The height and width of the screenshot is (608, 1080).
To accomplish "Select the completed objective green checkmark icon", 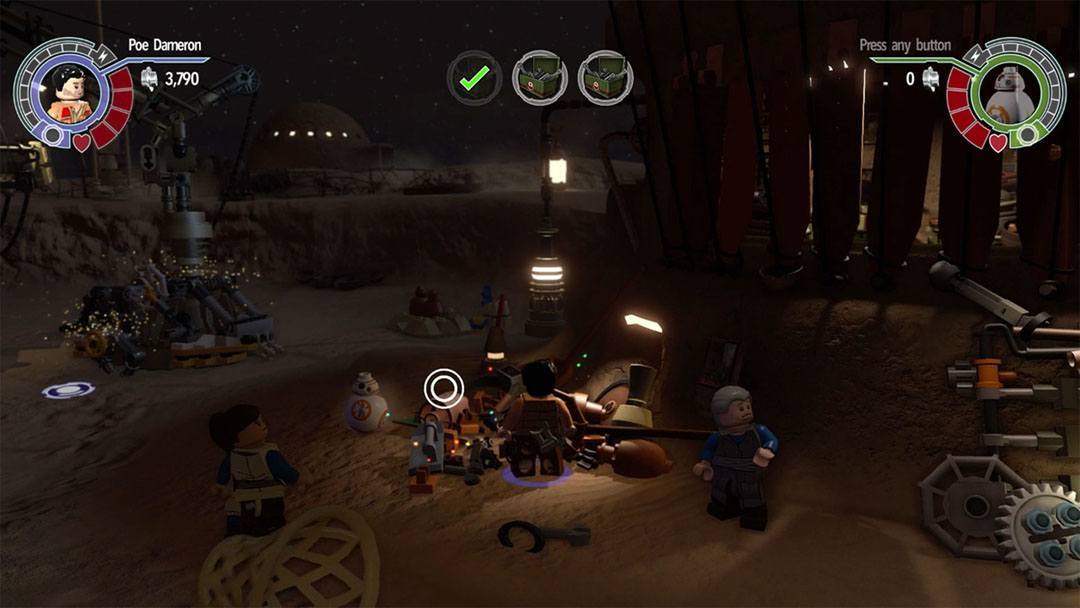I will point(474,76).
